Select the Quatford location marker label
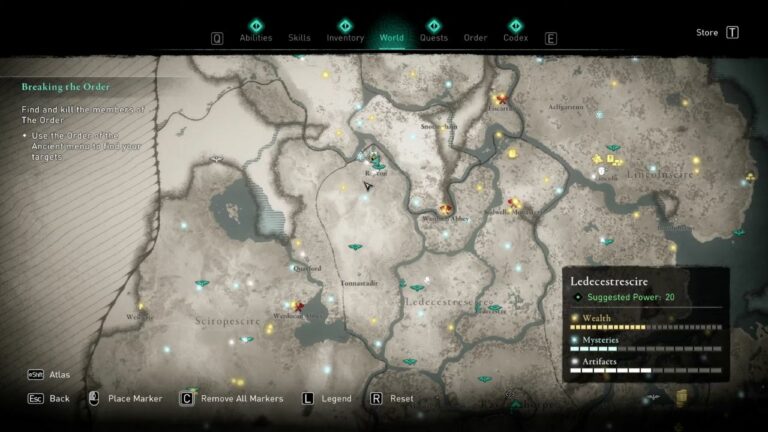The image size is (768, 432). point(307,268)
